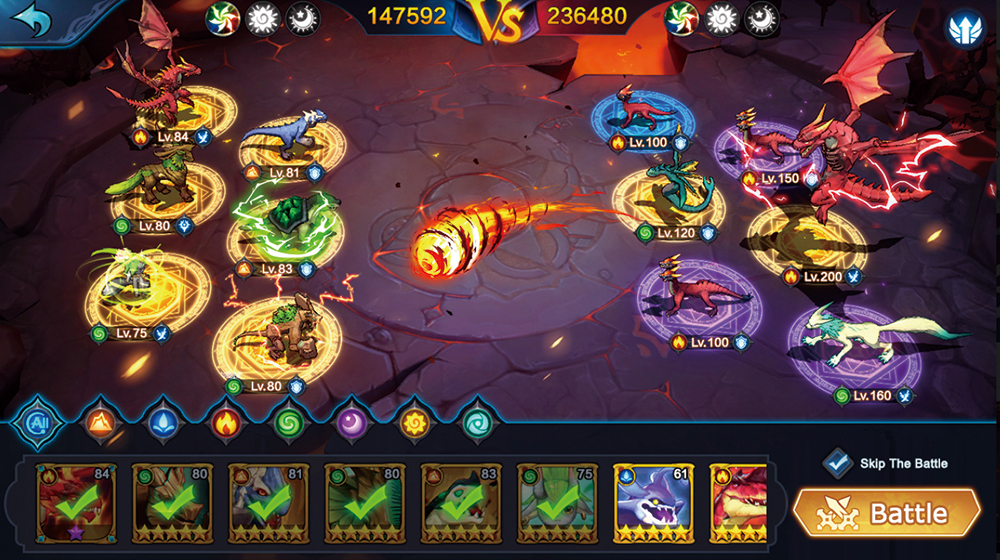Select the yellow sun light filter
1000x560 pixels.
click(x=412, y=423)
